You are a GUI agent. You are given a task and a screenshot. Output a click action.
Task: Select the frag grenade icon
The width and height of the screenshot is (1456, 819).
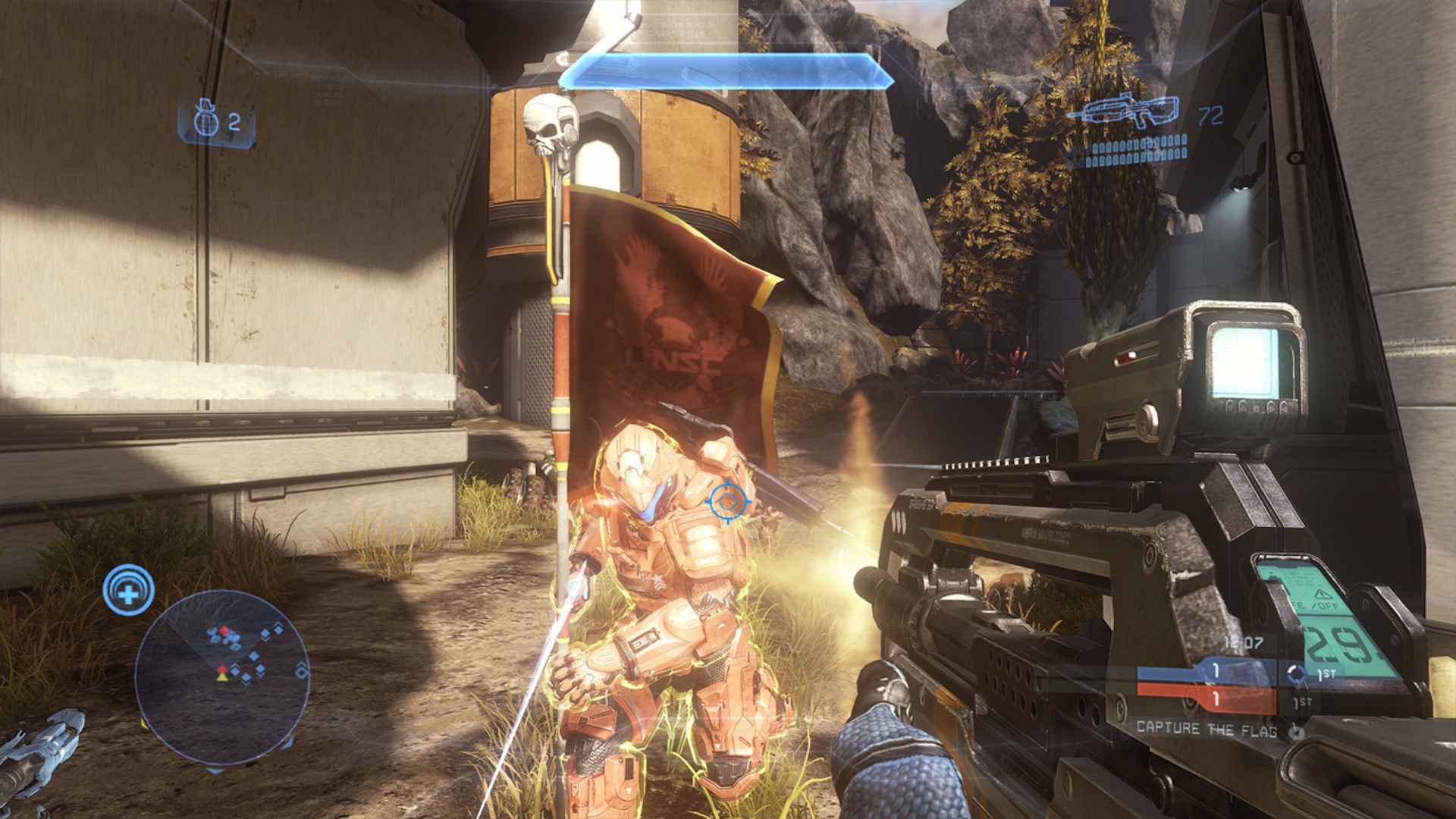pyautogui.click(x=206, y=120)
